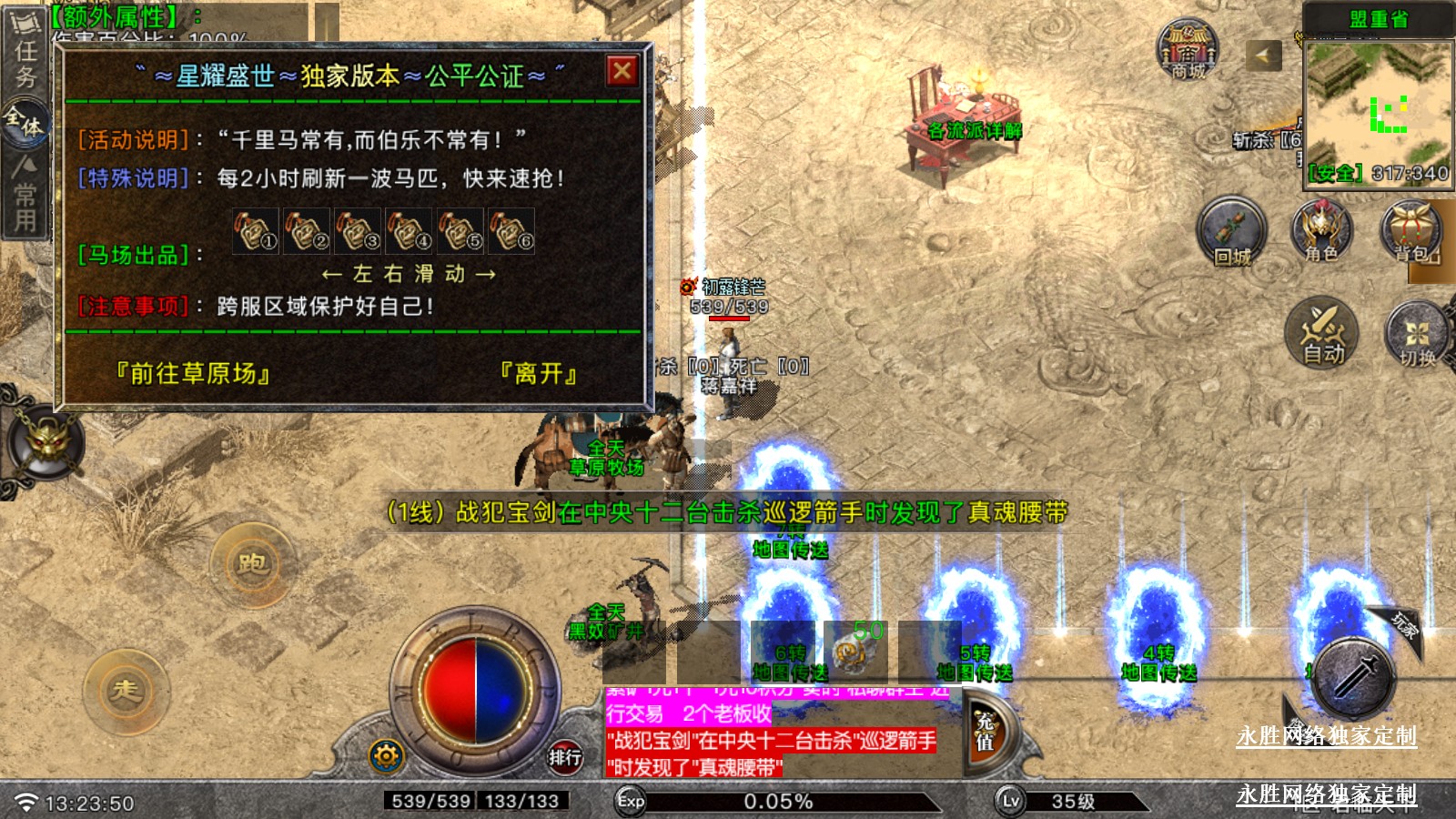Toggle 自动 auto-battle mode
The image size is (1456, 819).
(1322, 332)
